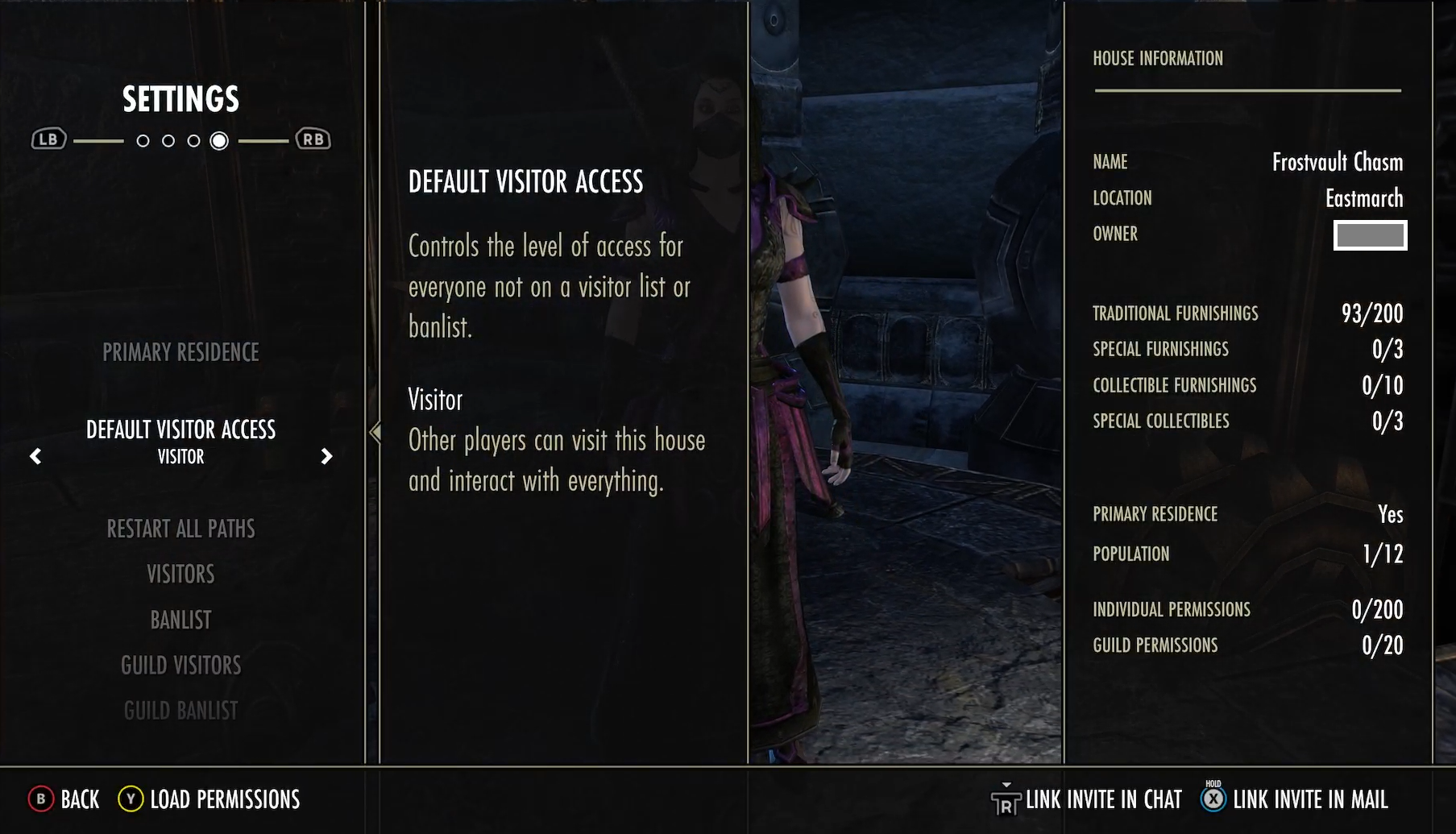This screenshot has width=1456, height=834.
Task: Click the right arrow to change visitor access
Action: [x=327, y=455]
